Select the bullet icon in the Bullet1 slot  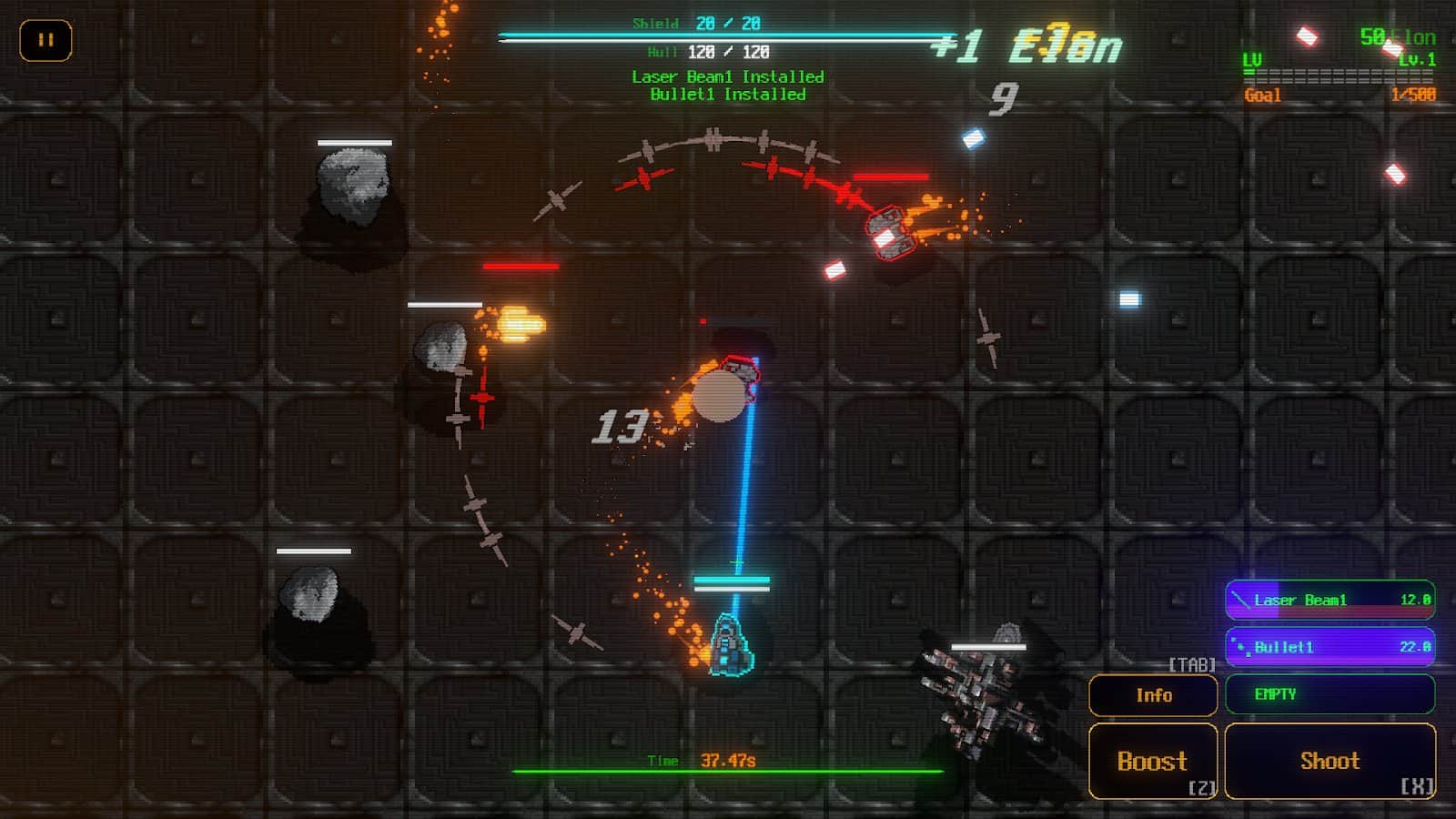click(x=1239, y=647)
